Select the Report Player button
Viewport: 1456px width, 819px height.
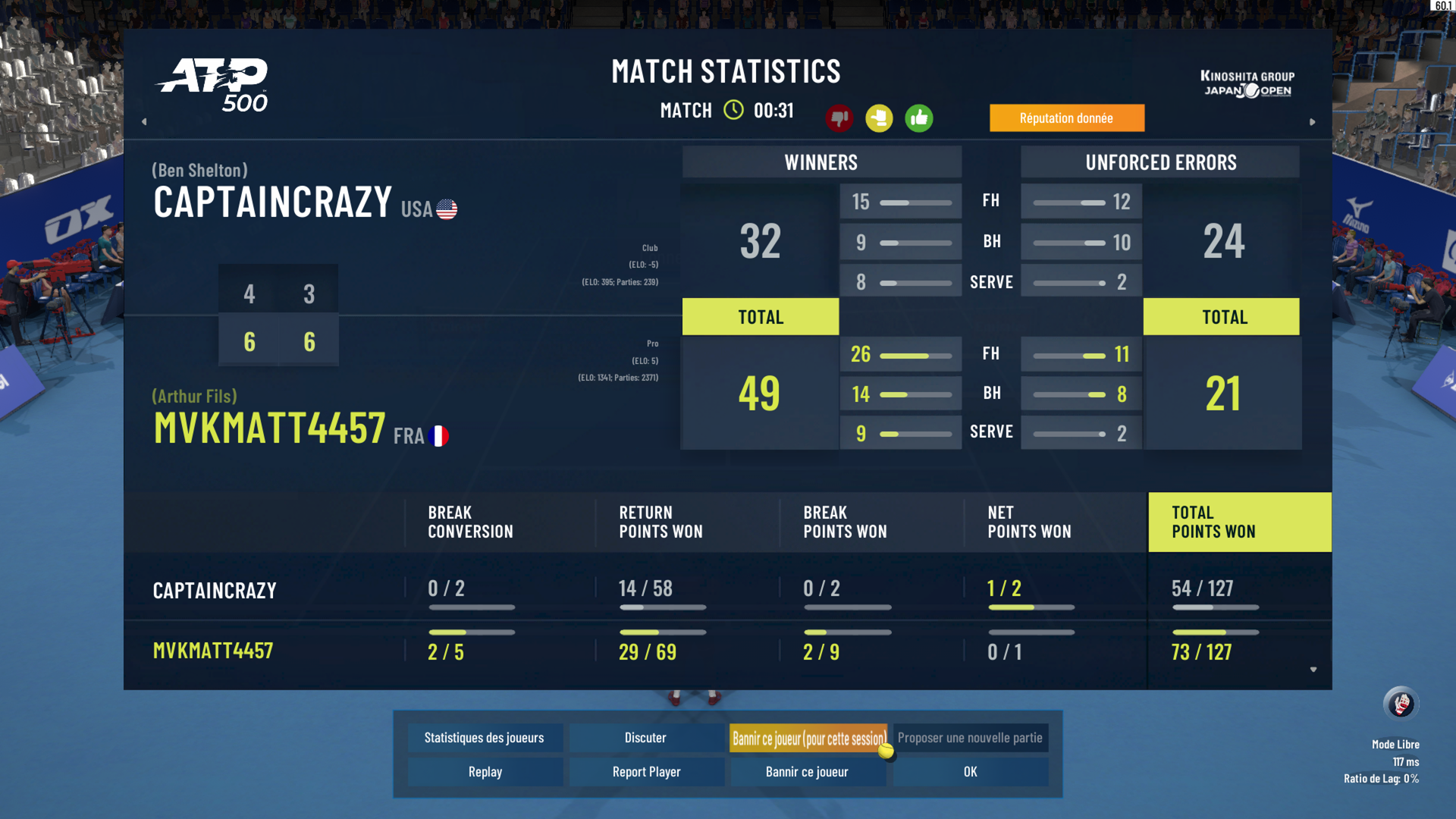point(646,772)
